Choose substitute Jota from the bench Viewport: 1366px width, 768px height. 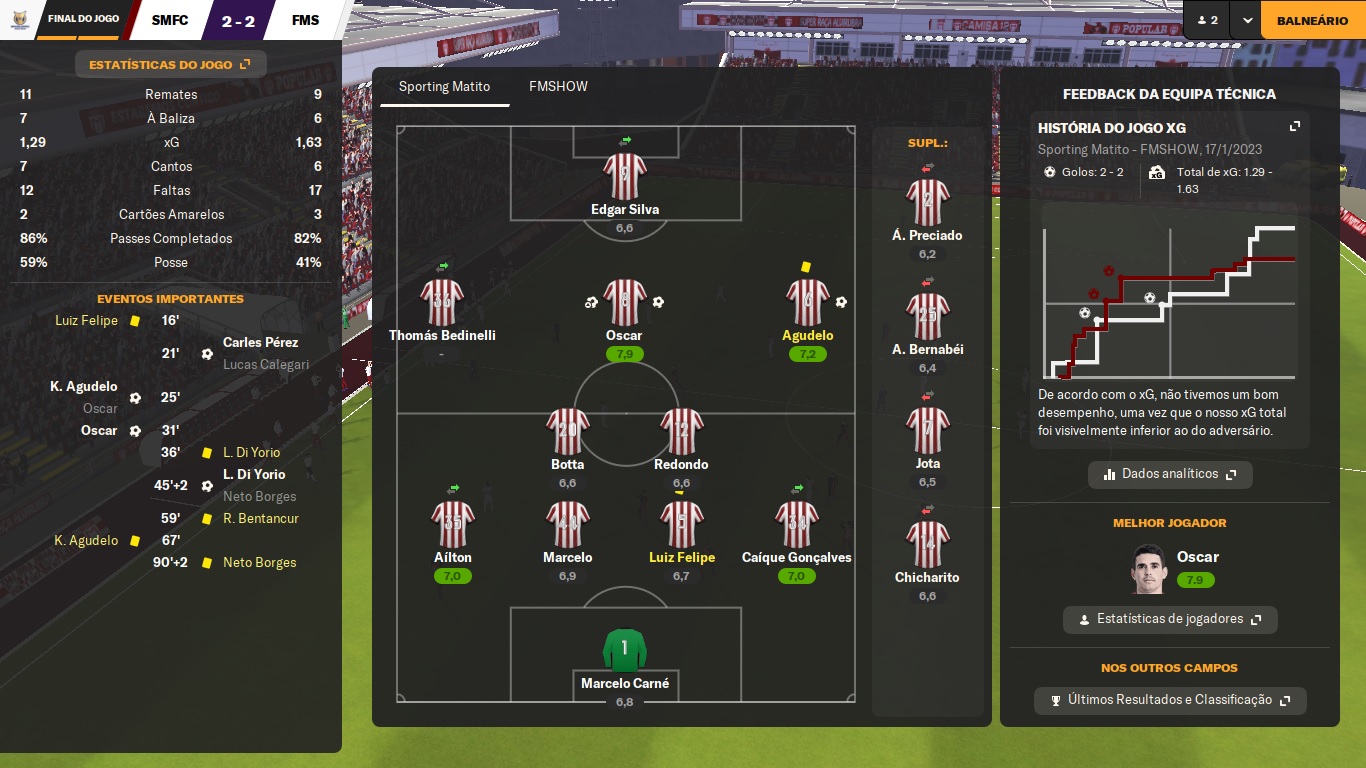point(927,433)
